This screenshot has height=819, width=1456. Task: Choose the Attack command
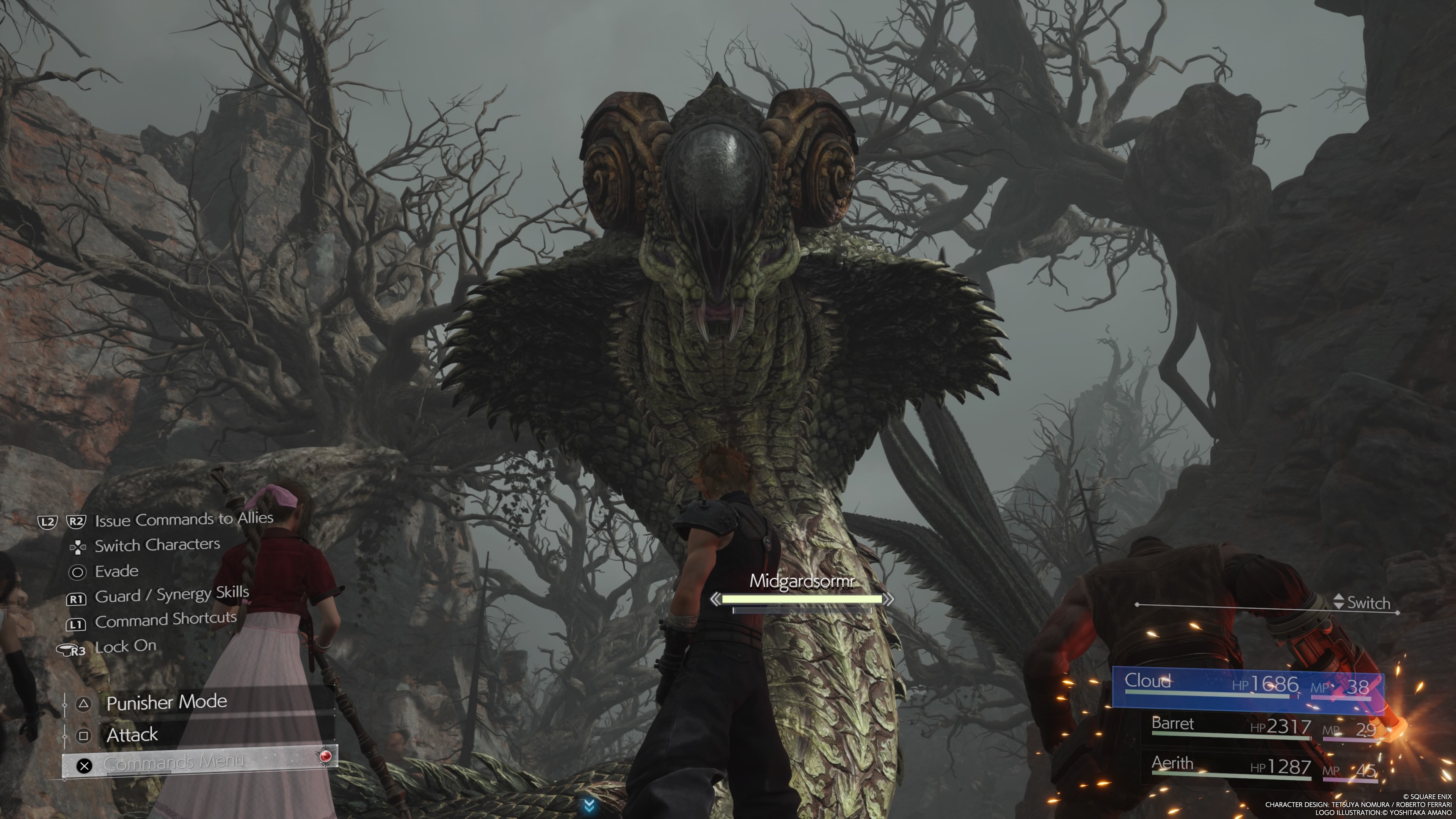coord(132,735)
